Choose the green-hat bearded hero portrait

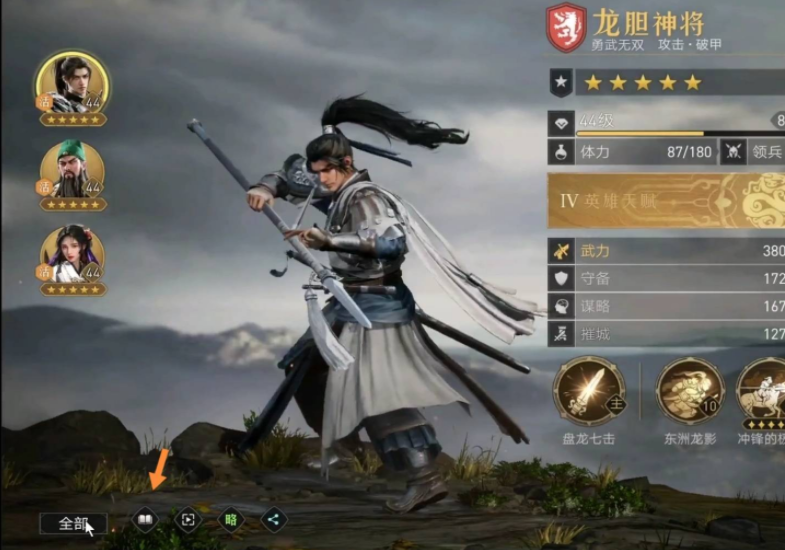[x=72, y=170]
